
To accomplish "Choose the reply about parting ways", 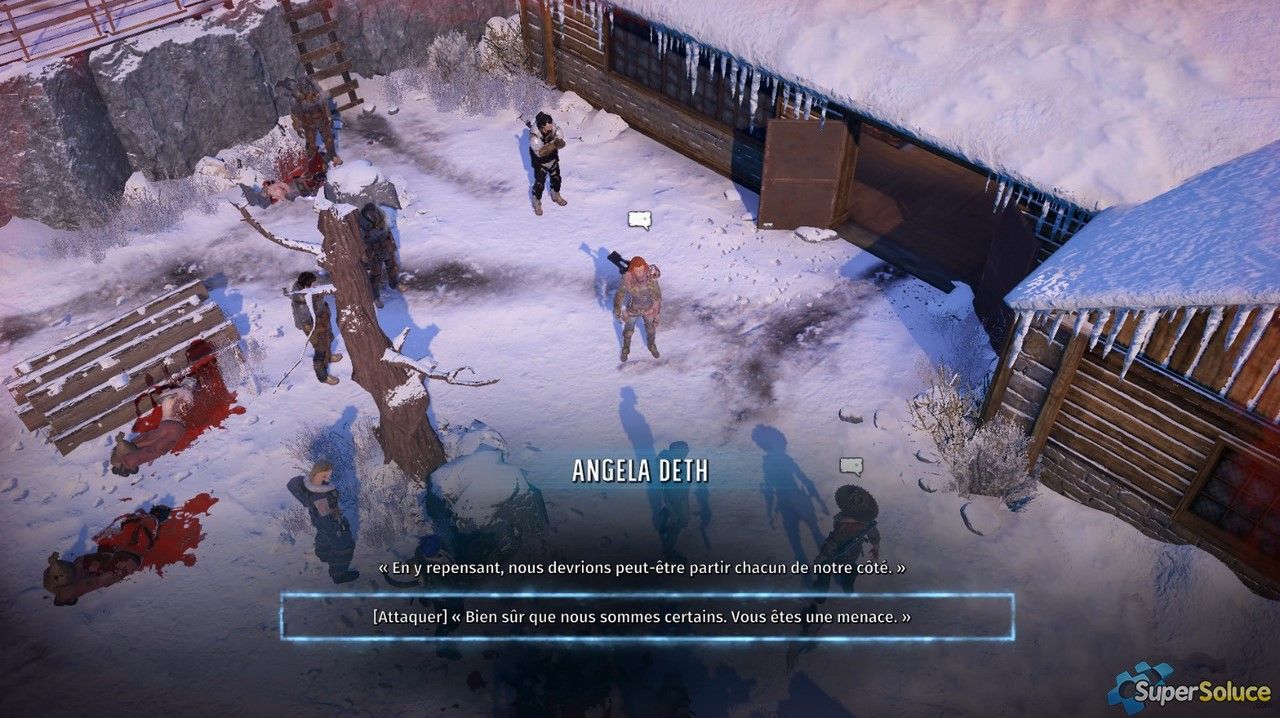I will coord(642,567).
